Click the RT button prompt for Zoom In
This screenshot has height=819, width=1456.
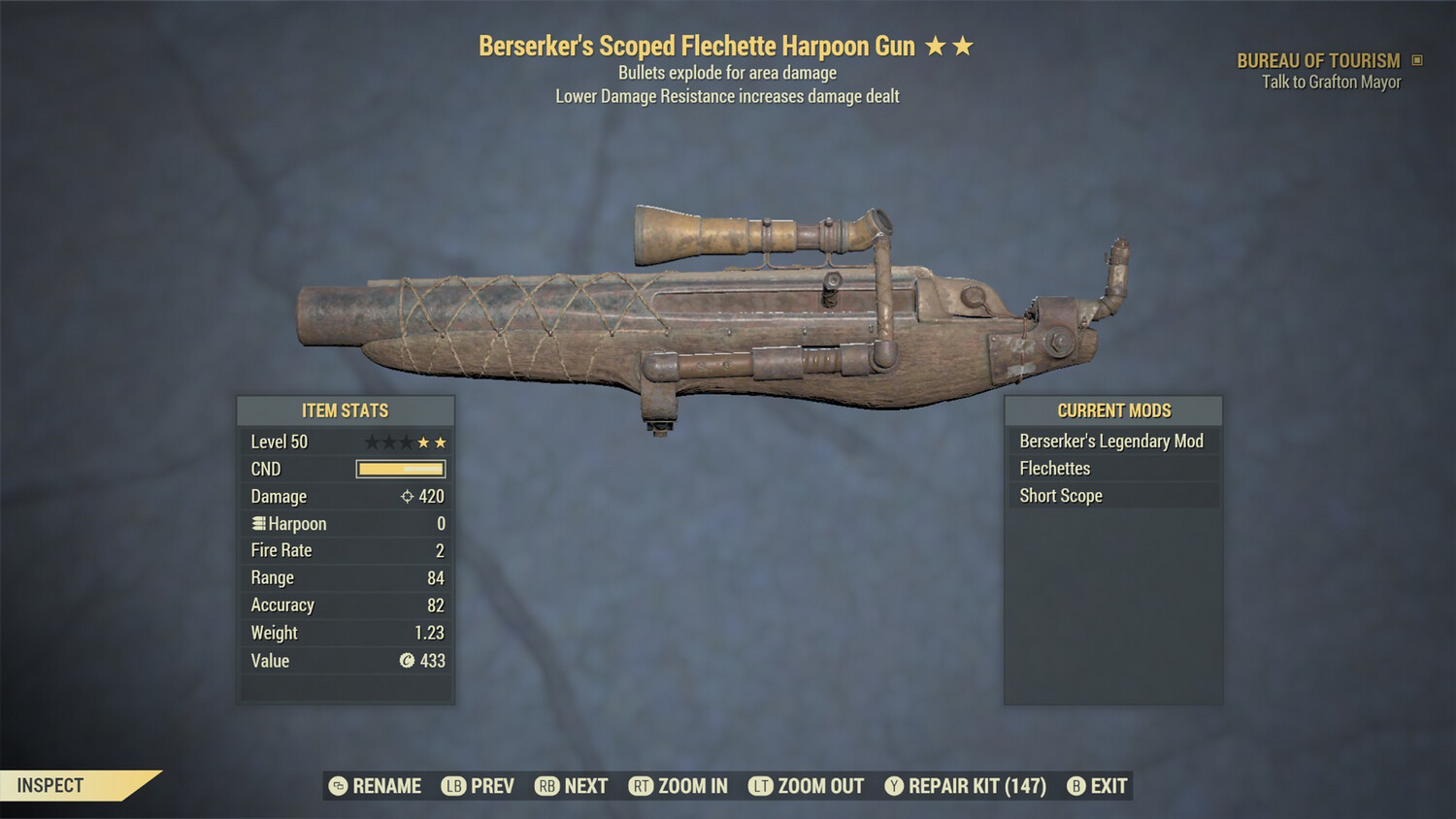[x=642, y=786]
